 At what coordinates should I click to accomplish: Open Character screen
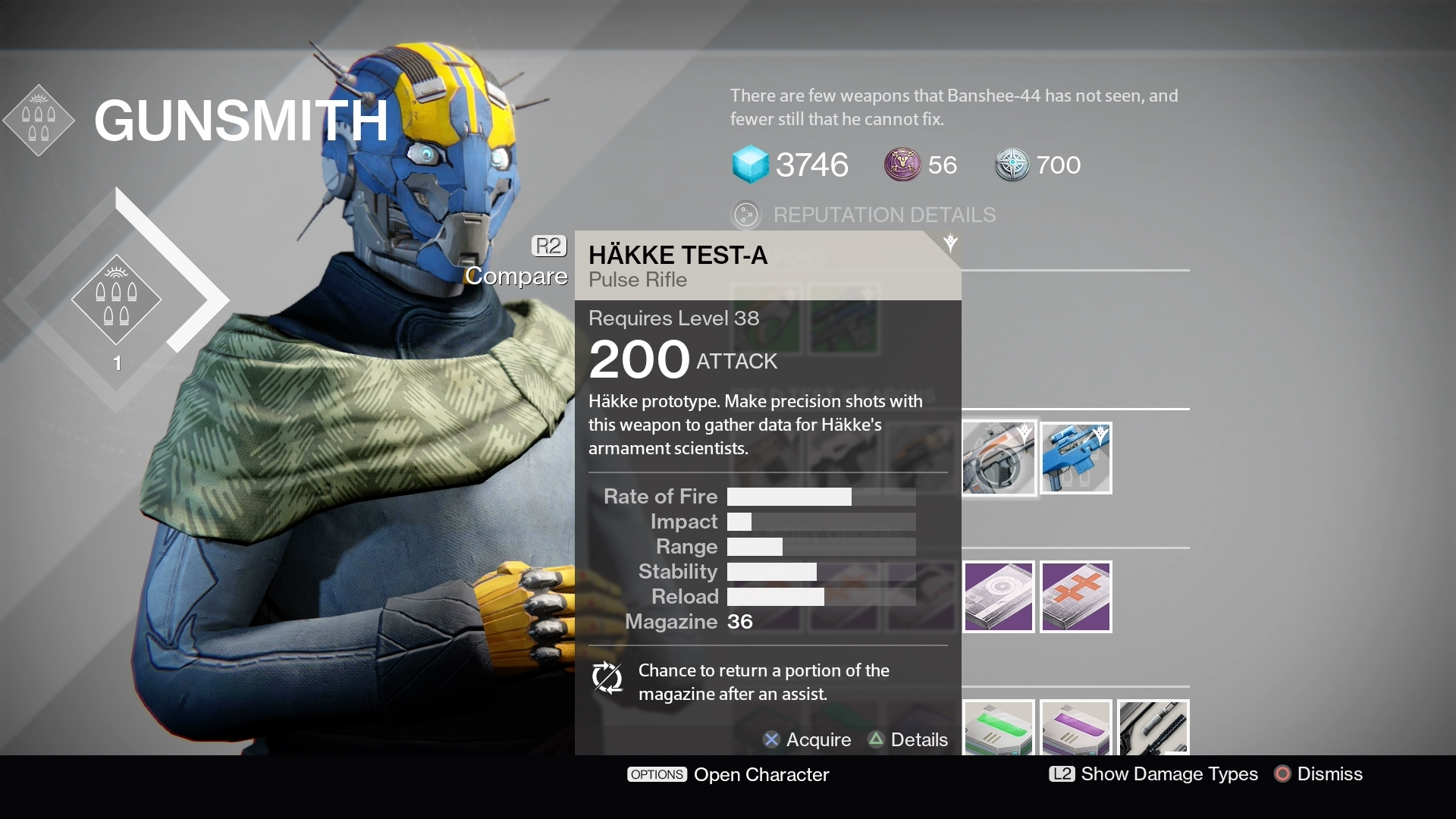(x=728, y=774)
